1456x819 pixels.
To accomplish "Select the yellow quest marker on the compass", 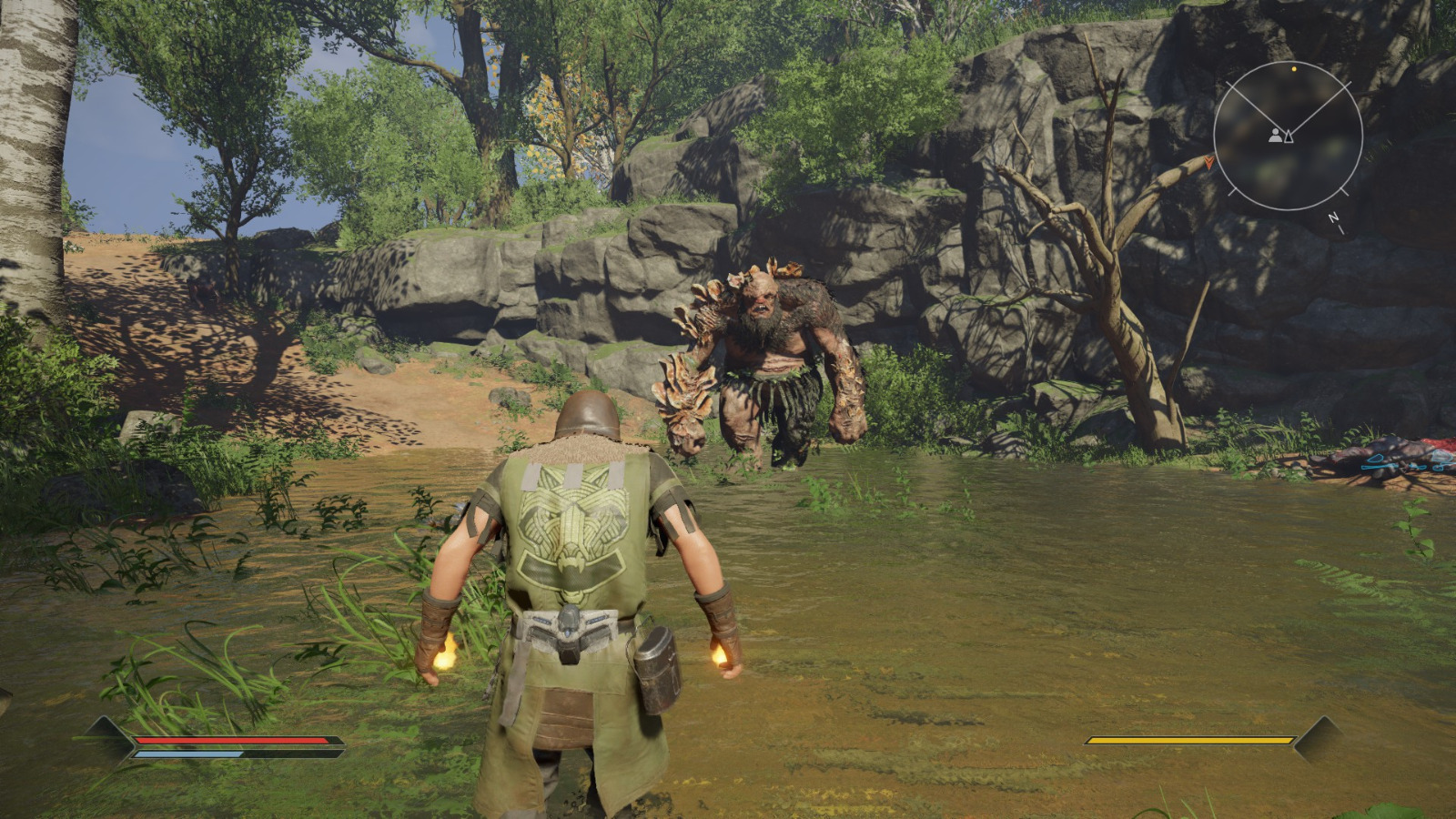I will click(x=1294, y=68).
